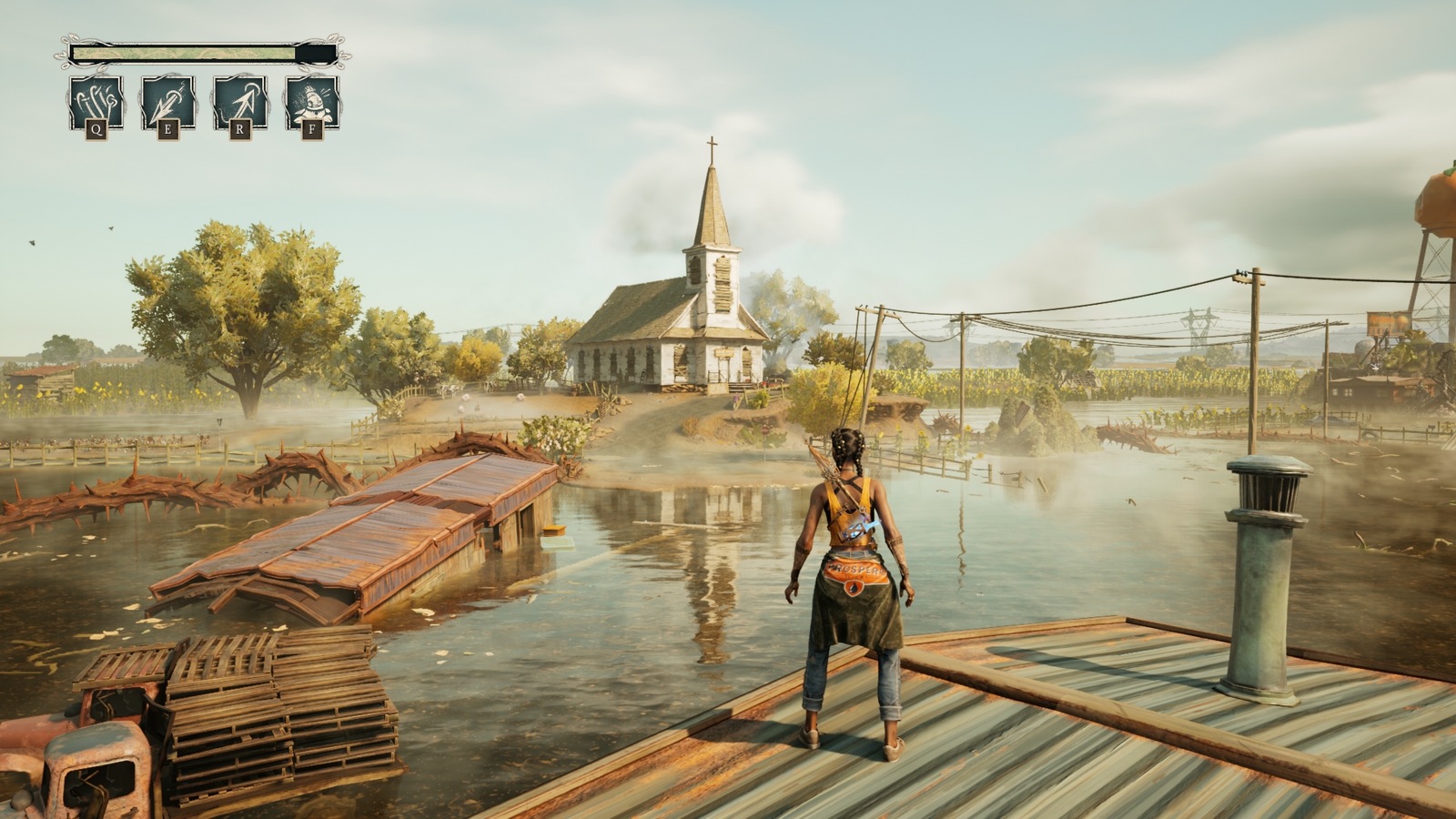Use the downward-pointing arrow strike ability
This screenshot has height=819, width=1456.
[167, 102]
